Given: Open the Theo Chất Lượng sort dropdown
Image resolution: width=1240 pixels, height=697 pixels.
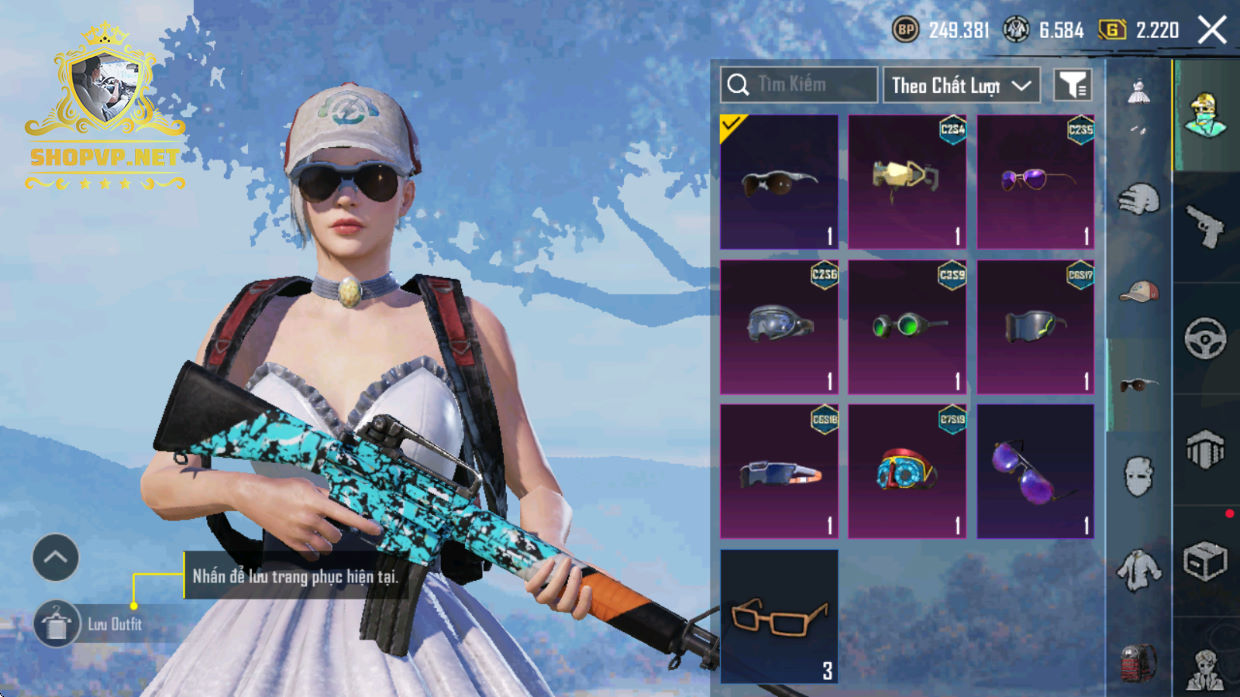Looking at the screenshot, I should coord(961,85).
